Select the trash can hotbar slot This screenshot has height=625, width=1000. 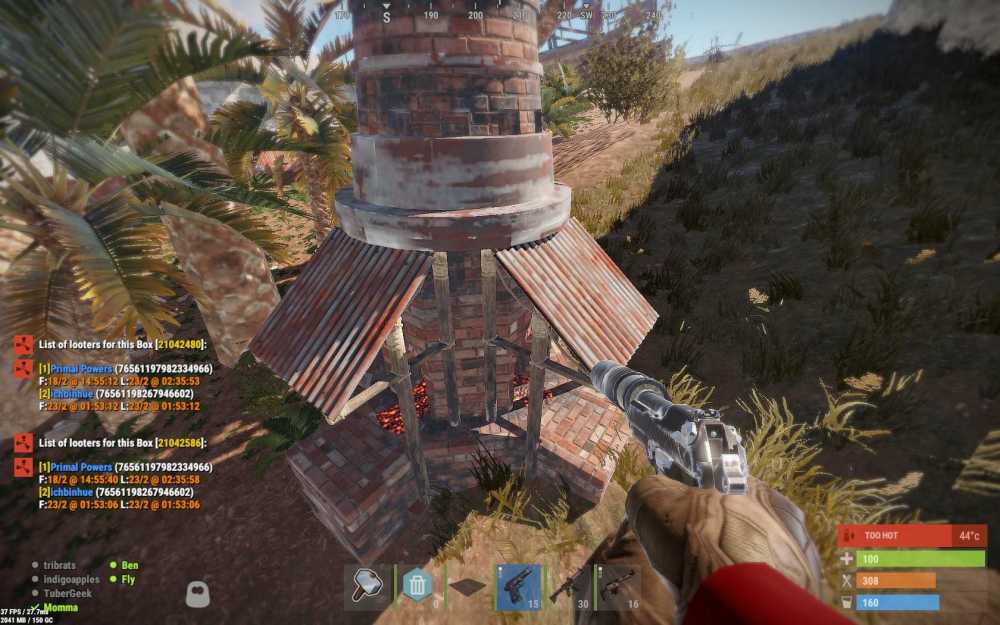tap(418, 587)
